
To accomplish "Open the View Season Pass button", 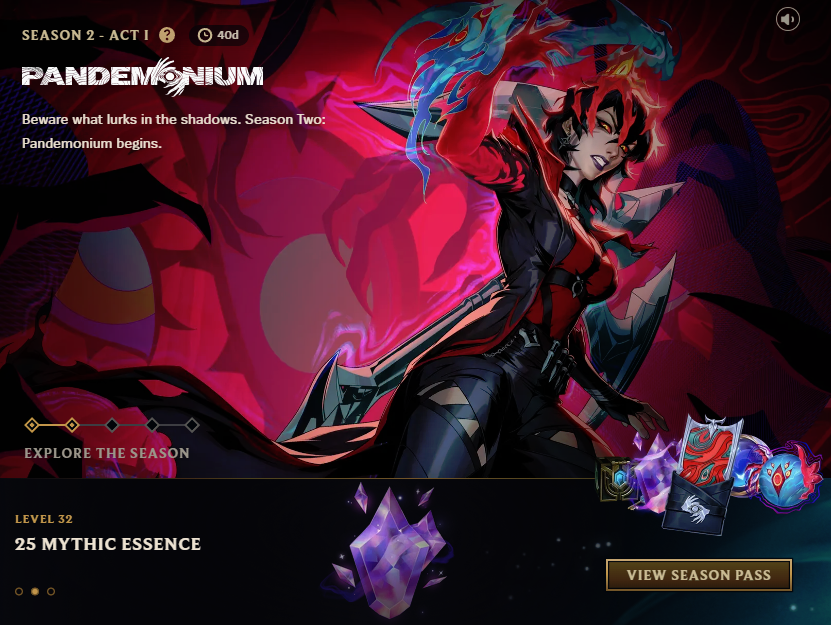I will point(698,575).
